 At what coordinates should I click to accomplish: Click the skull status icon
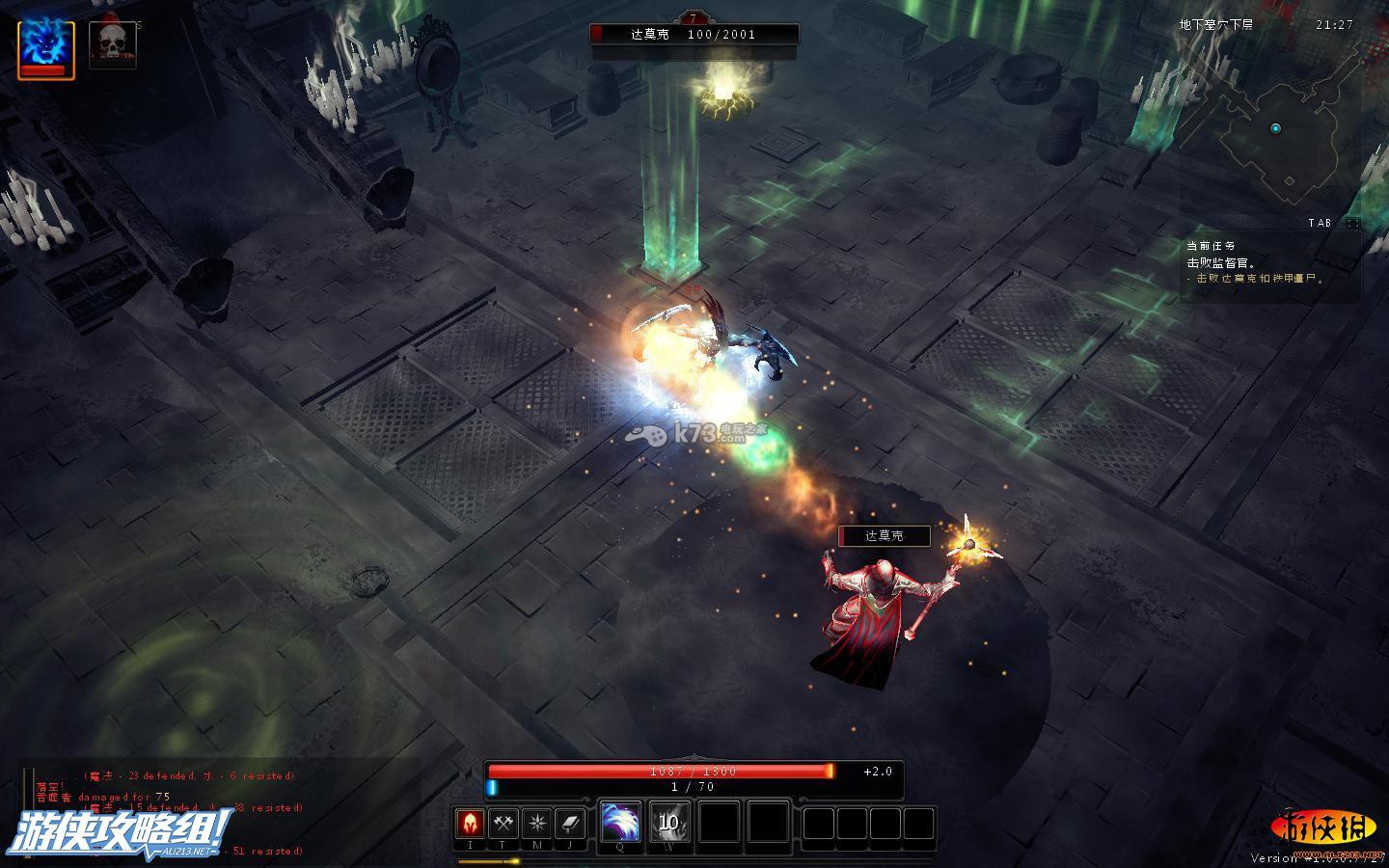pos(112,45)
